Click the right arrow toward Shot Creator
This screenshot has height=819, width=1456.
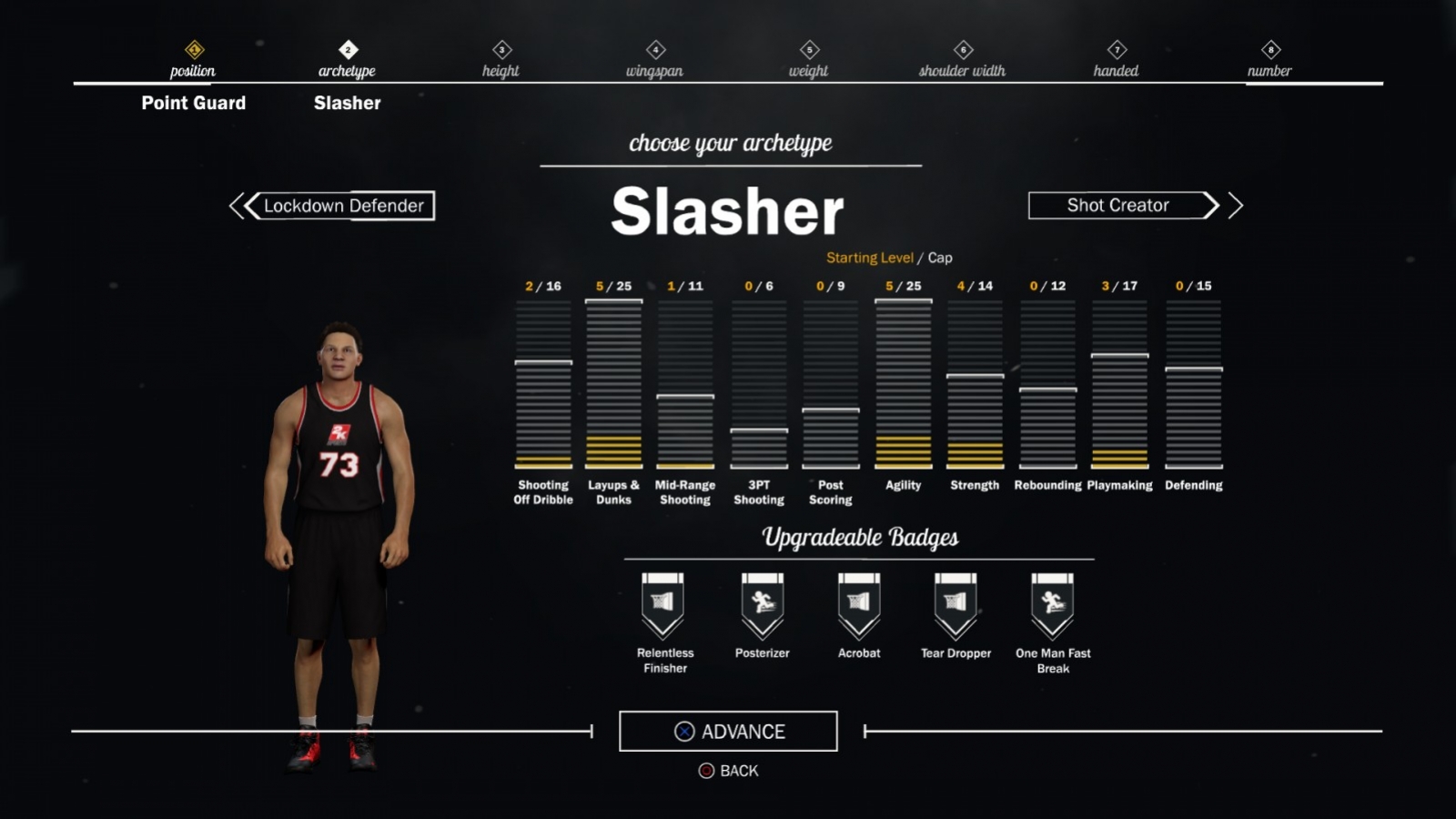point(1236,207)
